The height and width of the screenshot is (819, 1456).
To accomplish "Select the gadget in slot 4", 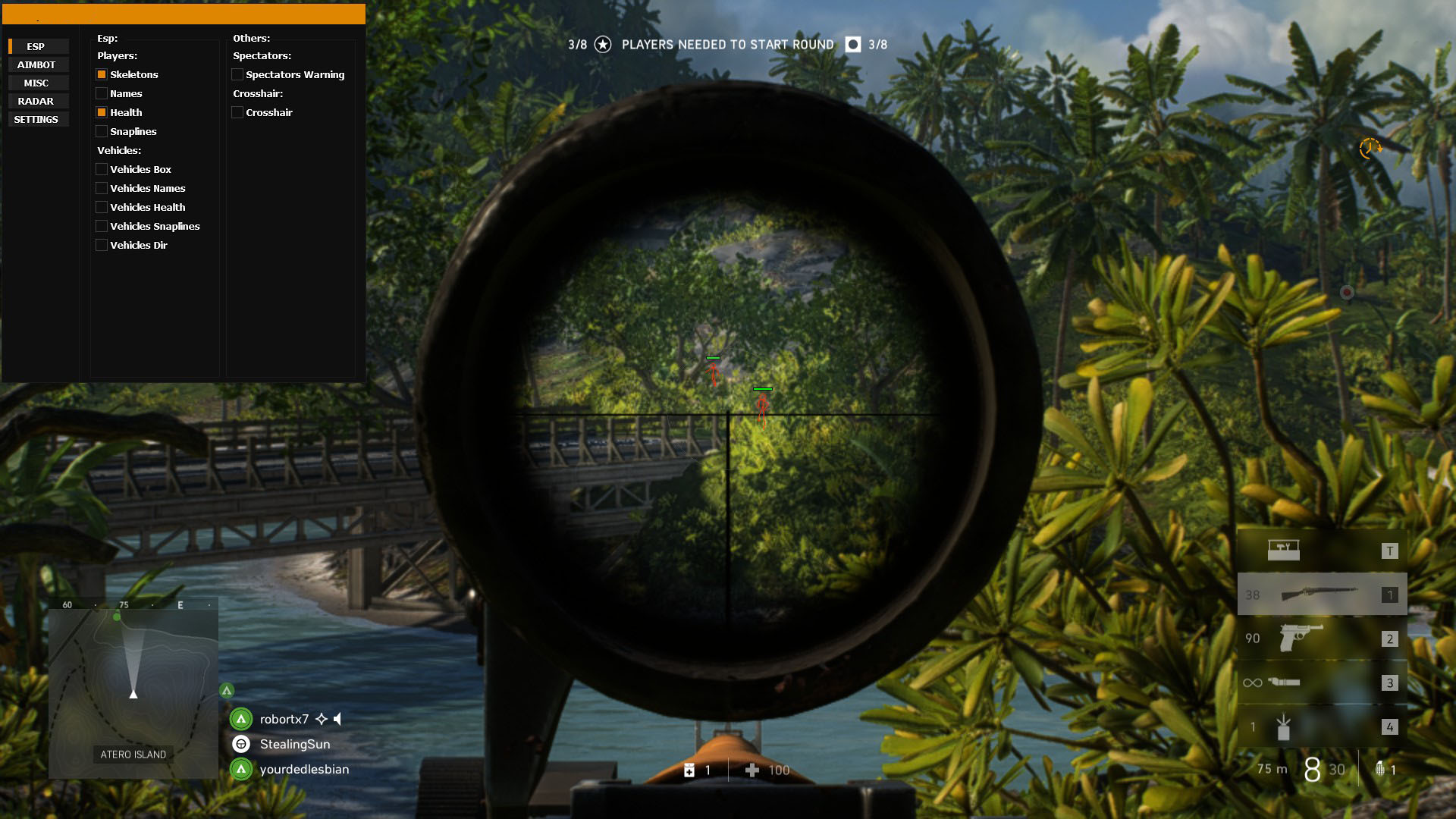I will point(1322,726).
